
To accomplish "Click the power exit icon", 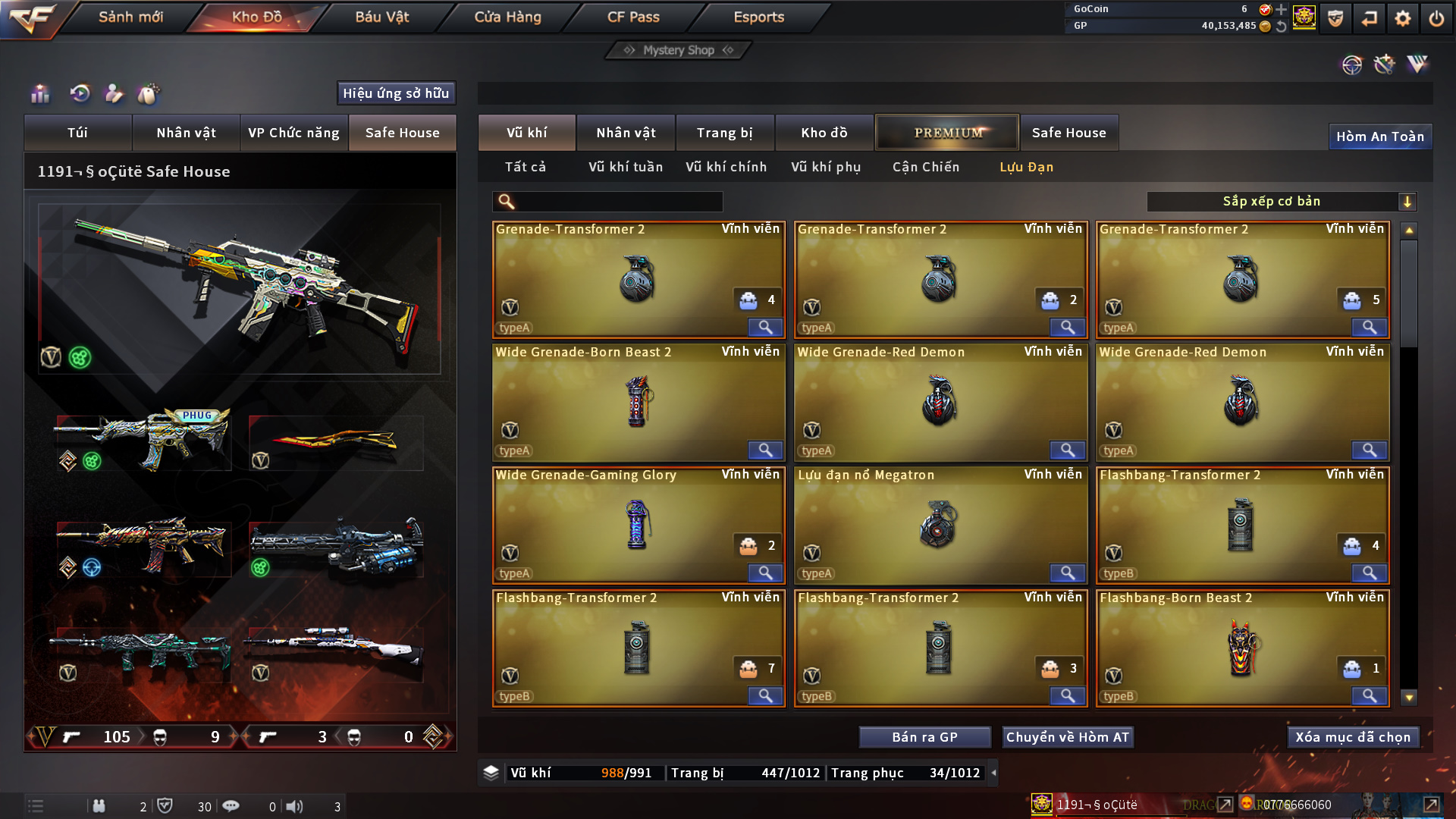I will pos(1436,18).
